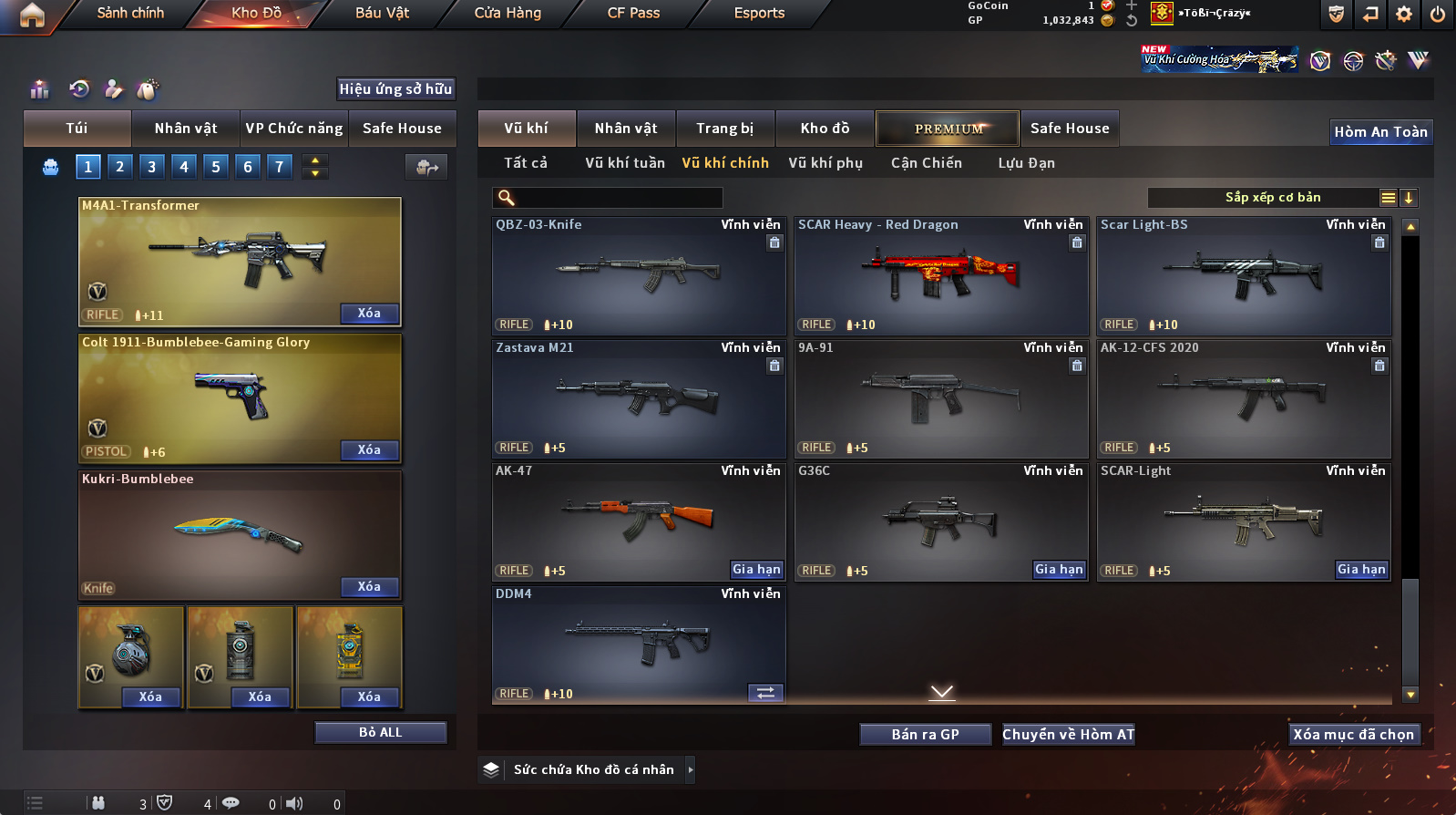Open settings with the gear icon

coord(1404,14)
